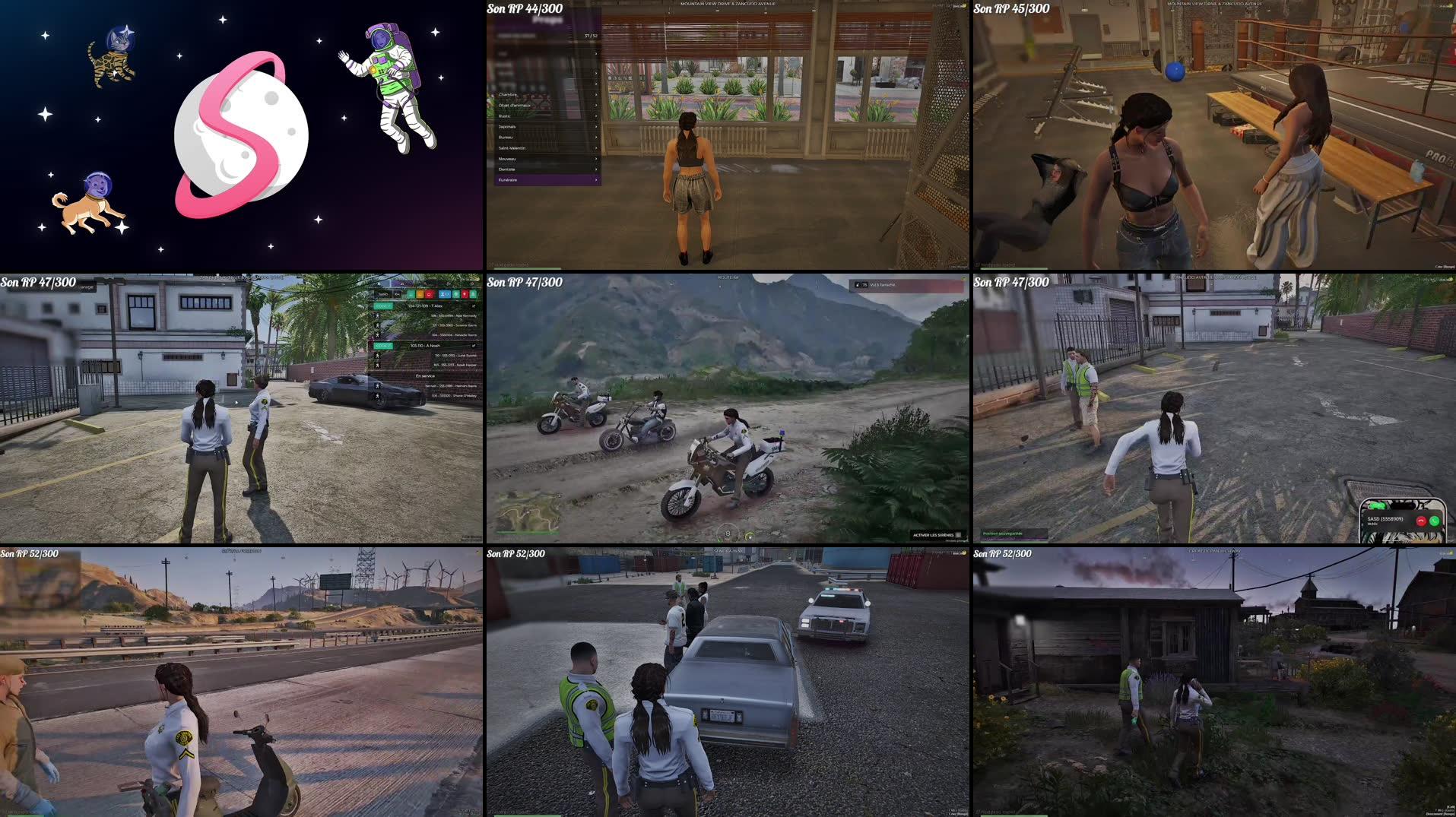This screenshot has height=817, width=1456.
Task: Click the En service section header in dispatch
Action: coord(425,375)
